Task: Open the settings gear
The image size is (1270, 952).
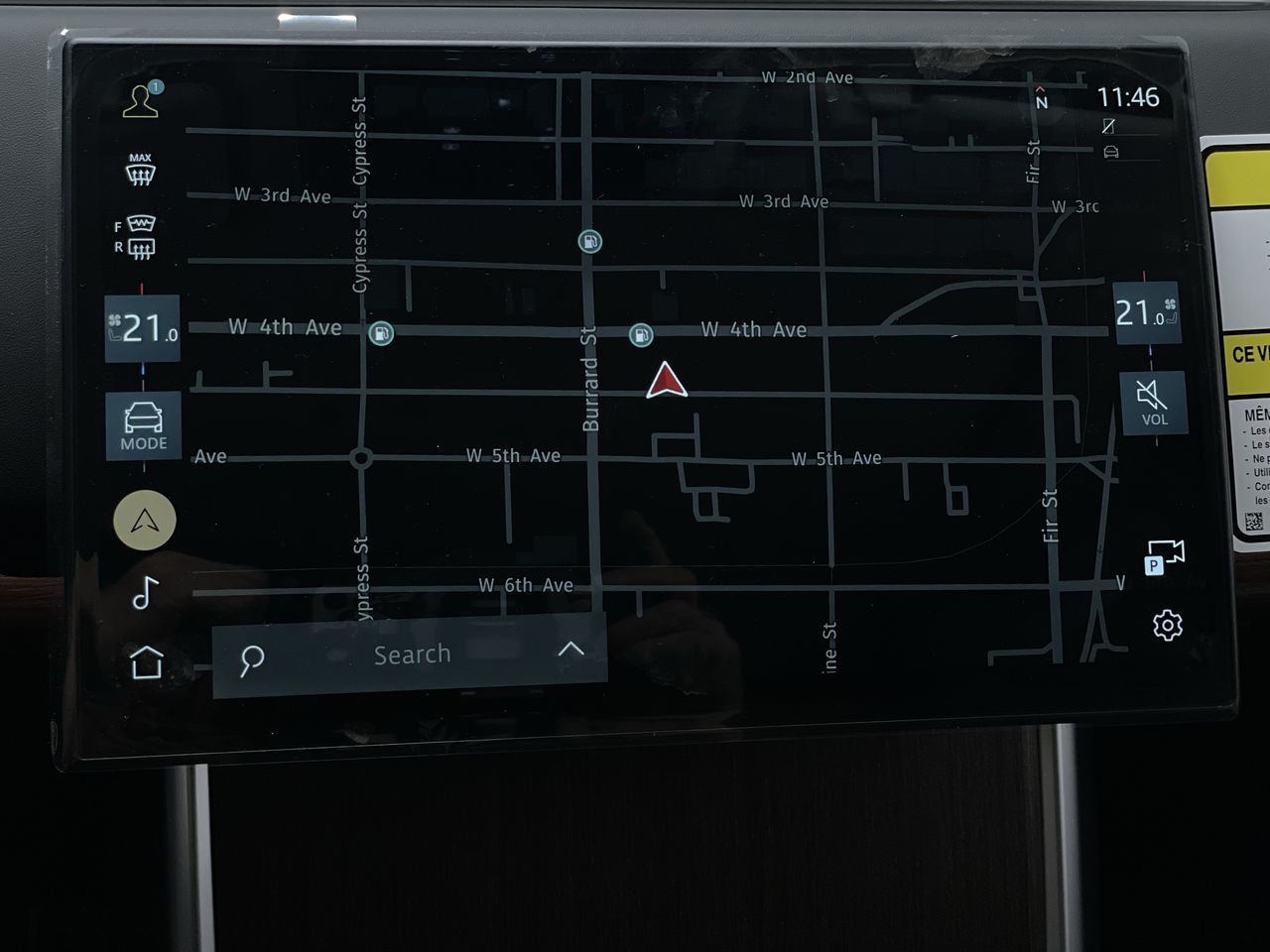Action: coord(1168,625)
